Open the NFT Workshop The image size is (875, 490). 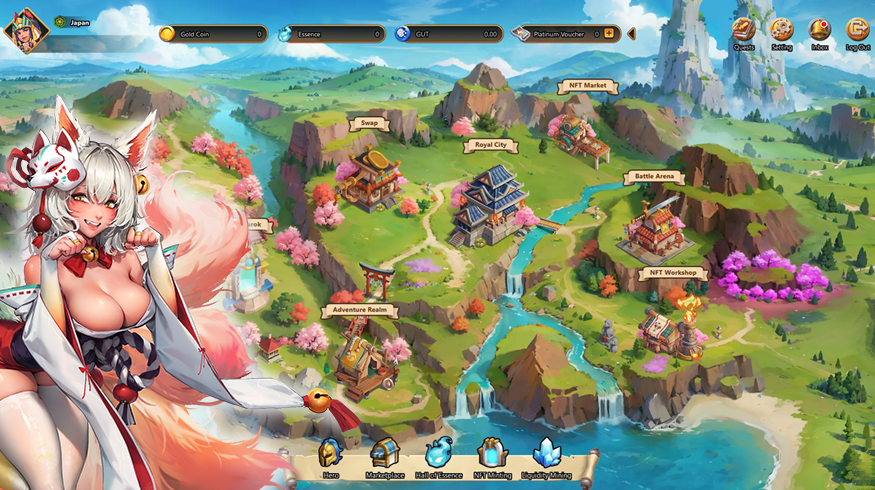[672, 273]
